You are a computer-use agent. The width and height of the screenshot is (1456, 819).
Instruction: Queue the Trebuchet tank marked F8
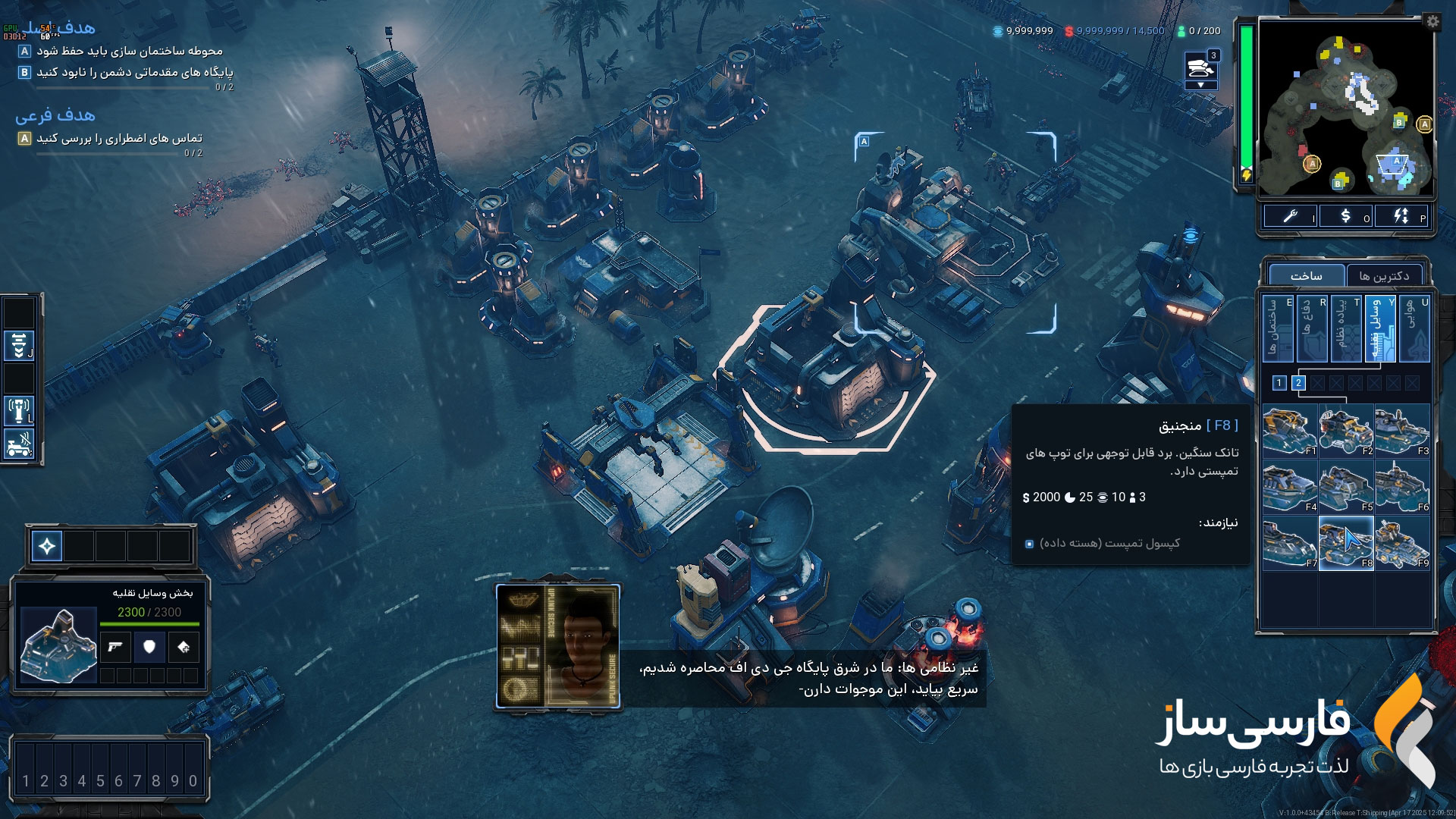(1346, 543)
